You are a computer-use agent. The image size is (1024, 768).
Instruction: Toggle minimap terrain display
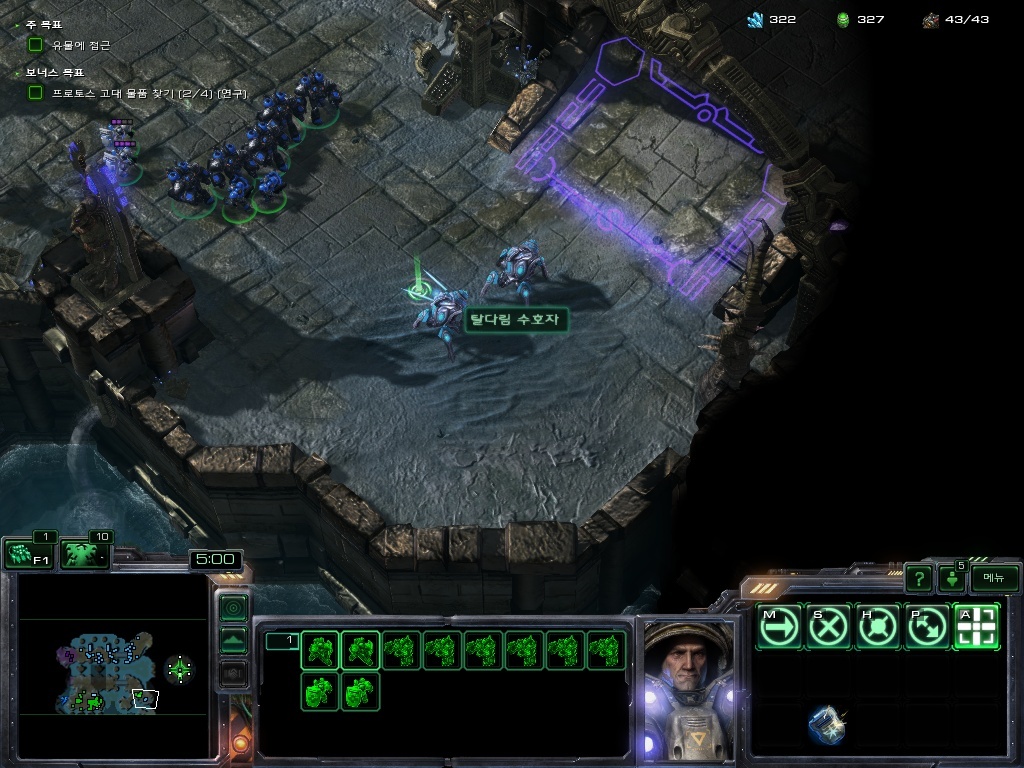coord(233,641)
